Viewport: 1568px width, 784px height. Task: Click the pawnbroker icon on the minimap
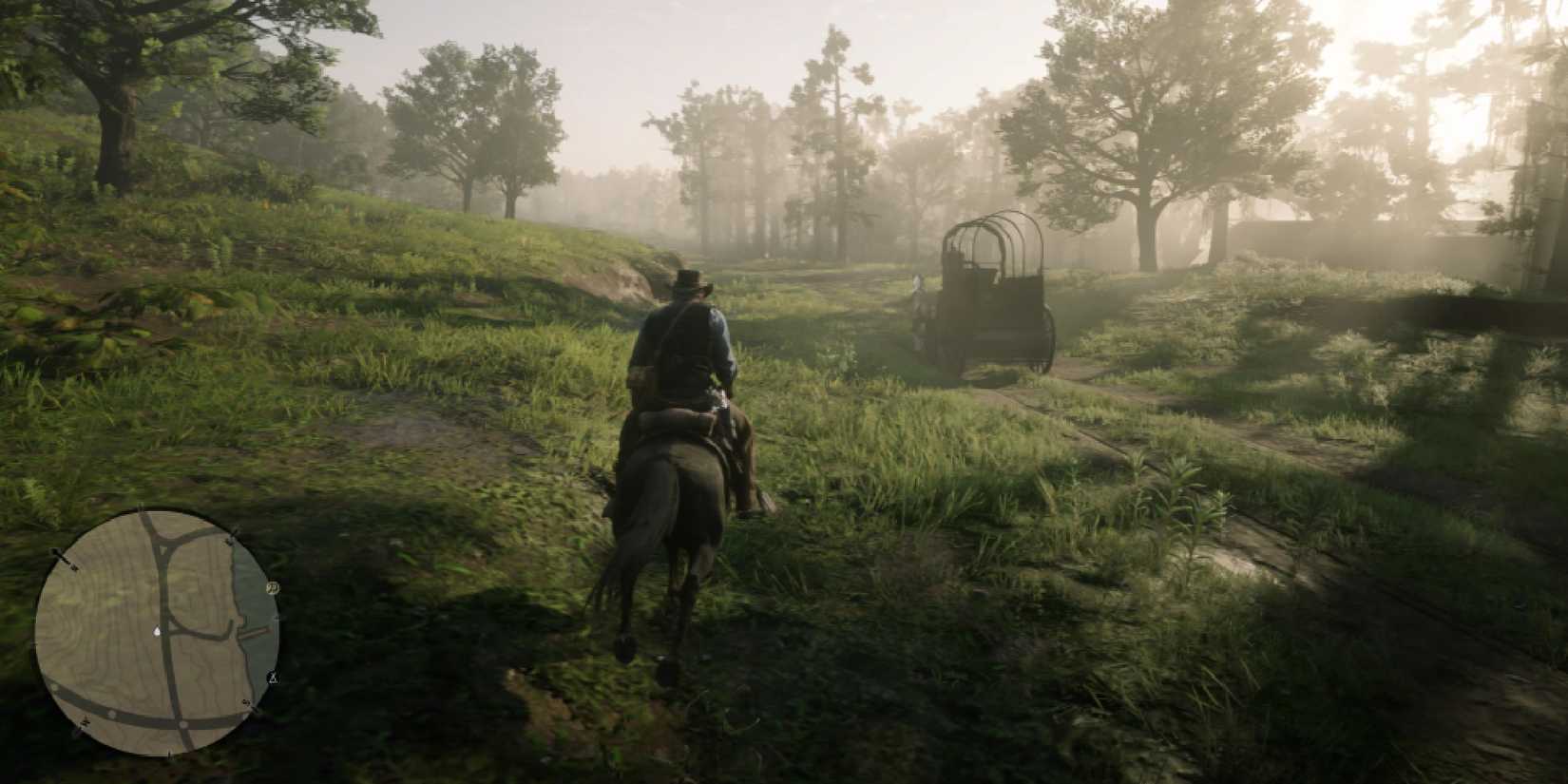tap(272, 587)
